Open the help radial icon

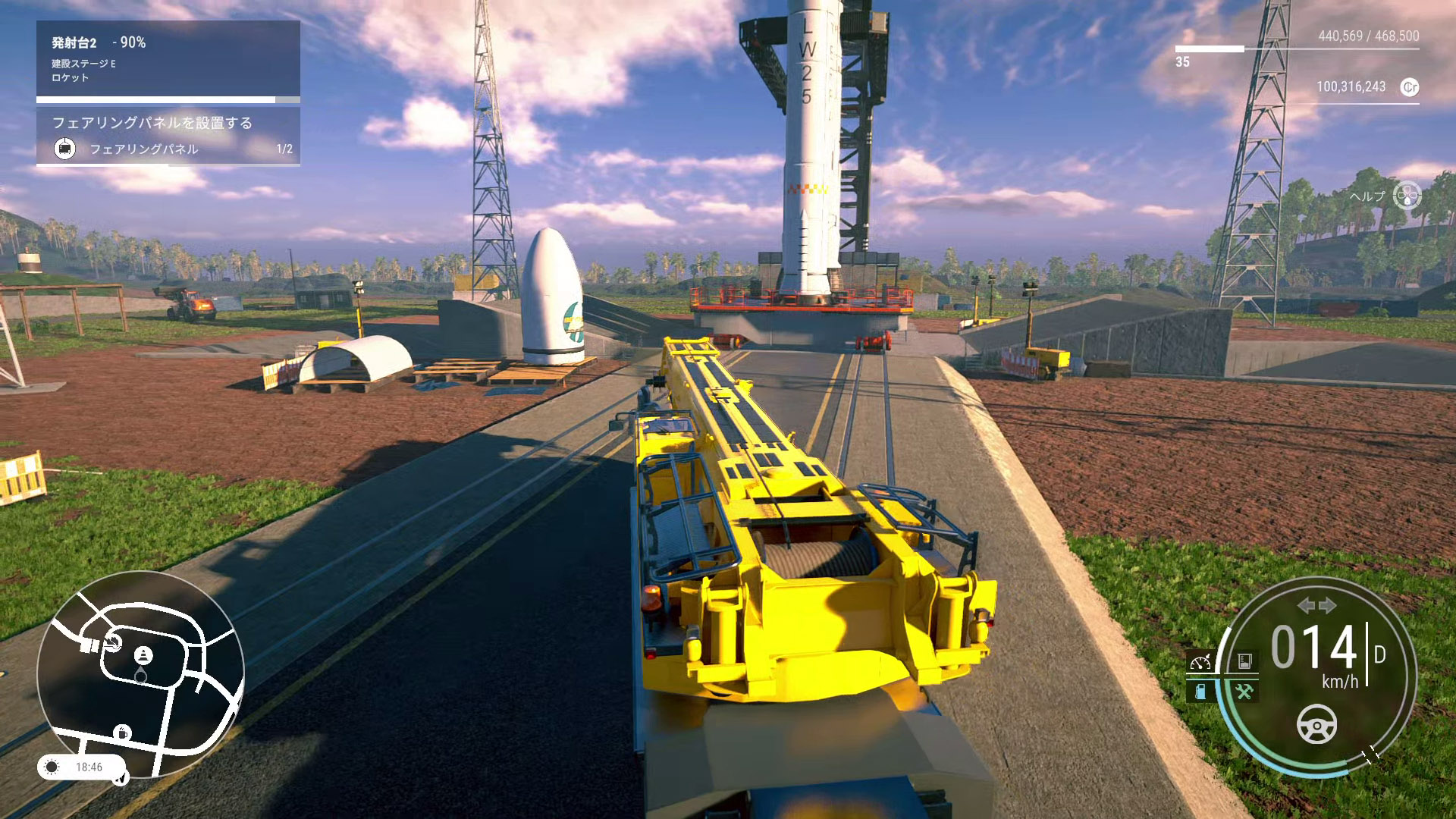click(1407, 196)
